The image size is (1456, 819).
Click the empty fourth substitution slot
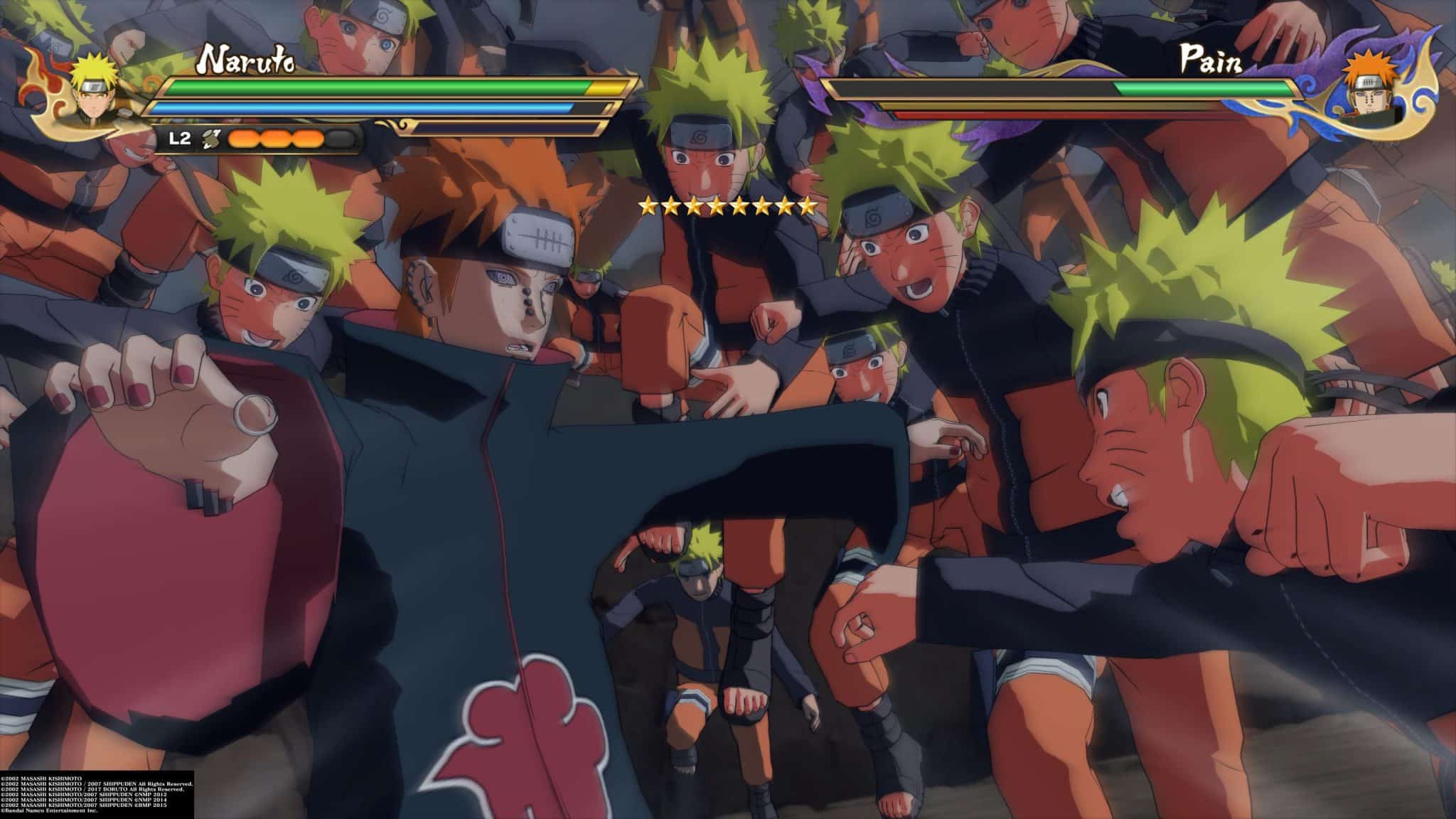coord(339,139)
